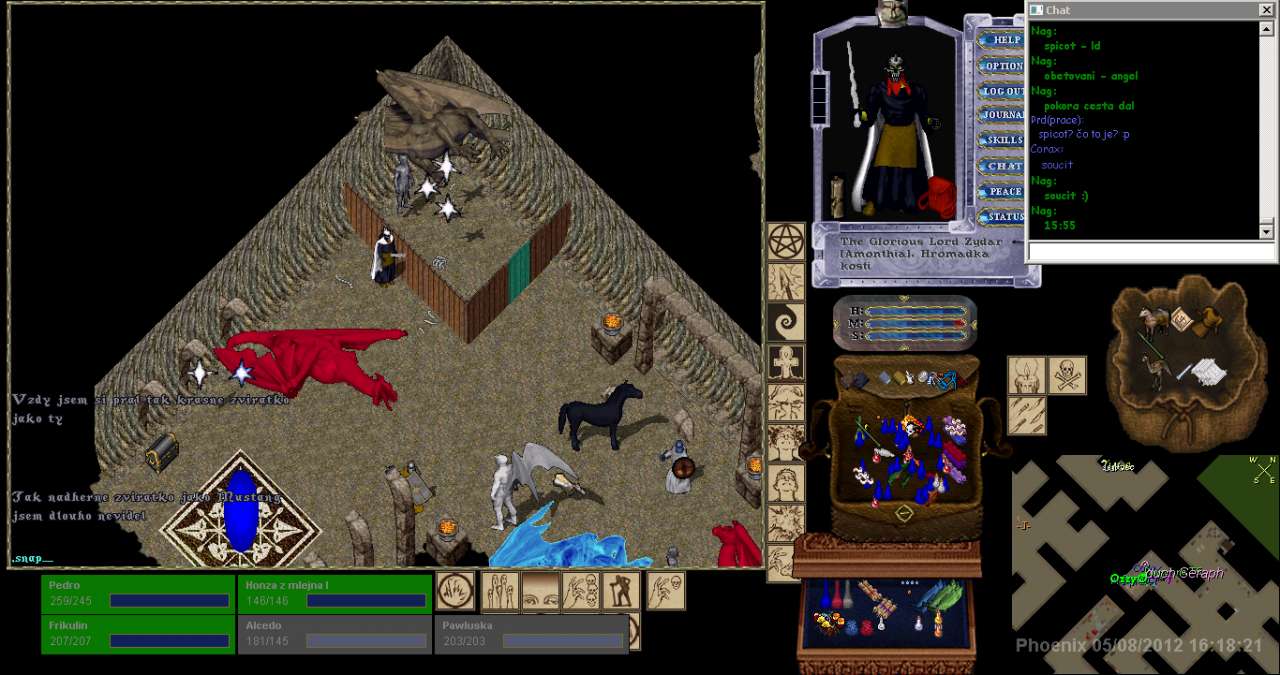Open the Help menu on the paperdoll
This screenshot has width=1280, height=675.
(1005, 40)
